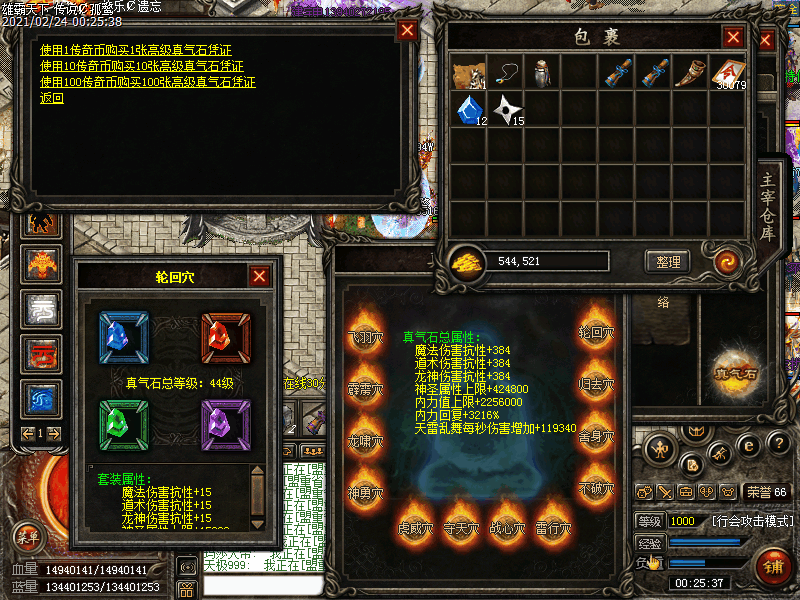Open the 菜单 menu button
This screenshot has height=600, width=800.
pos(28,536)
